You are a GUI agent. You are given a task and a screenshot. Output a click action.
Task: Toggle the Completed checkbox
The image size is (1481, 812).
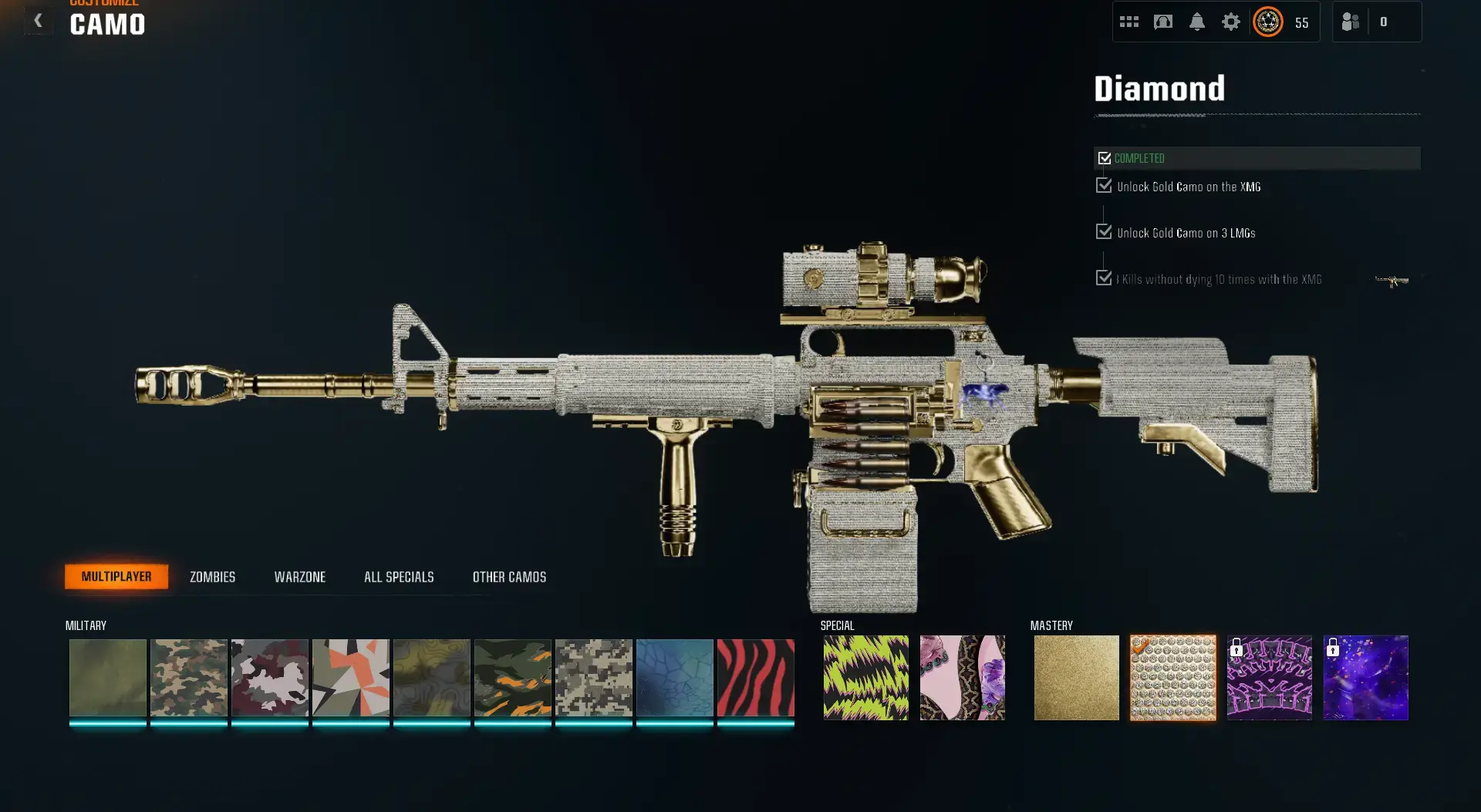[x=1104, y=158]
